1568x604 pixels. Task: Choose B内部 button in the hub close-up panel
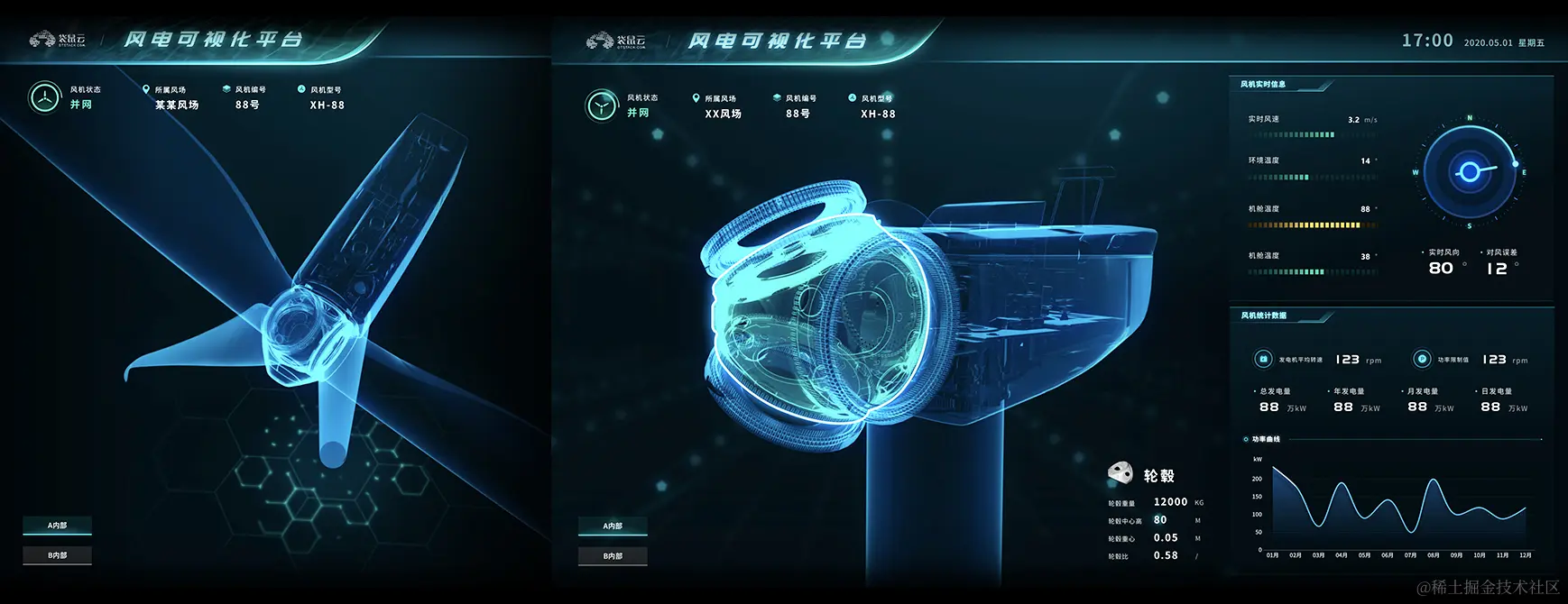(x=613, y=556)
